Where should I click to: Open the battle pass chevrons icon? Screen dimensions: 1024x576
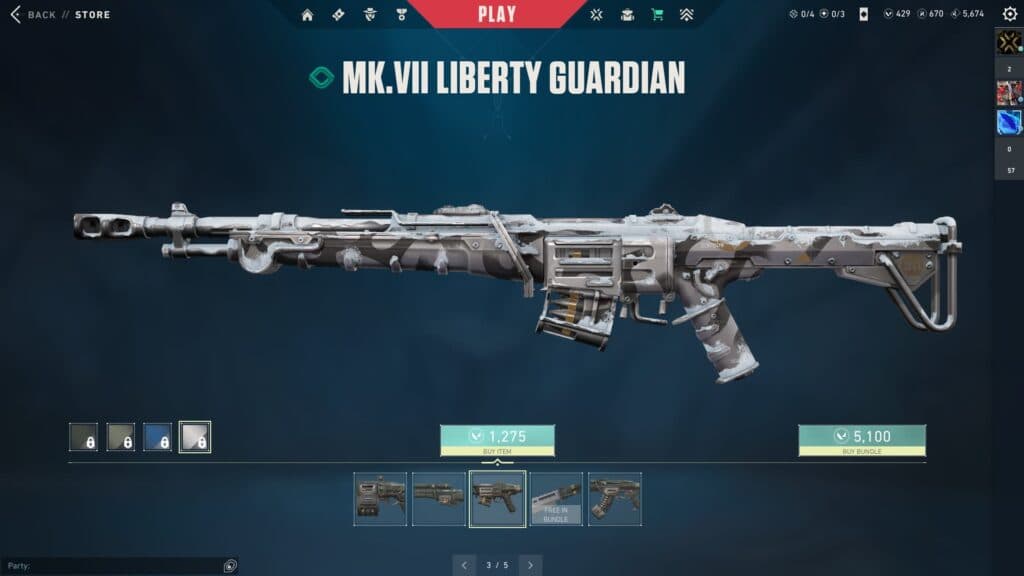(x=686, y=15)
